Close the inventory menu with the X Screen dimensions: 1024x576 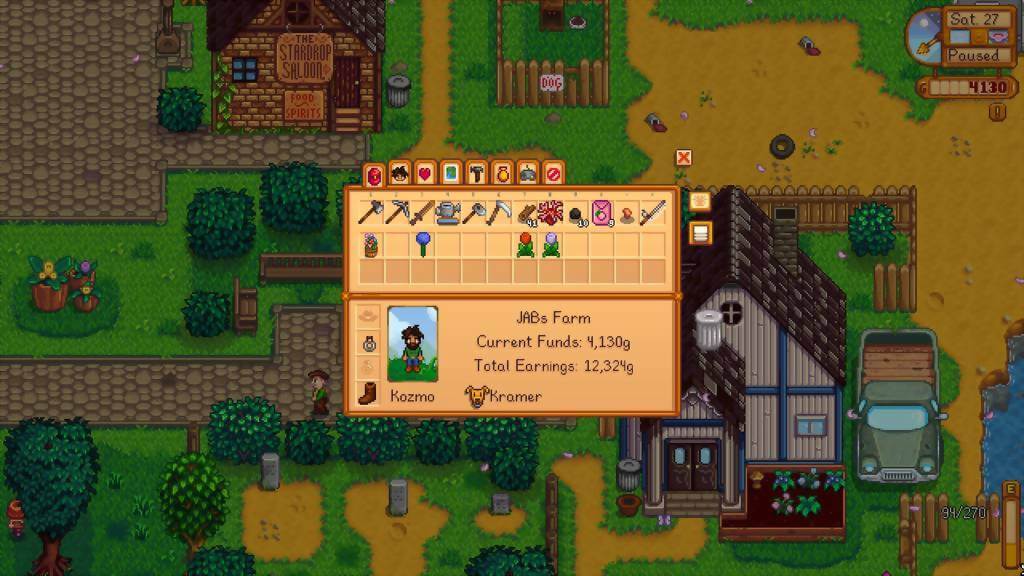coord(684,157)
